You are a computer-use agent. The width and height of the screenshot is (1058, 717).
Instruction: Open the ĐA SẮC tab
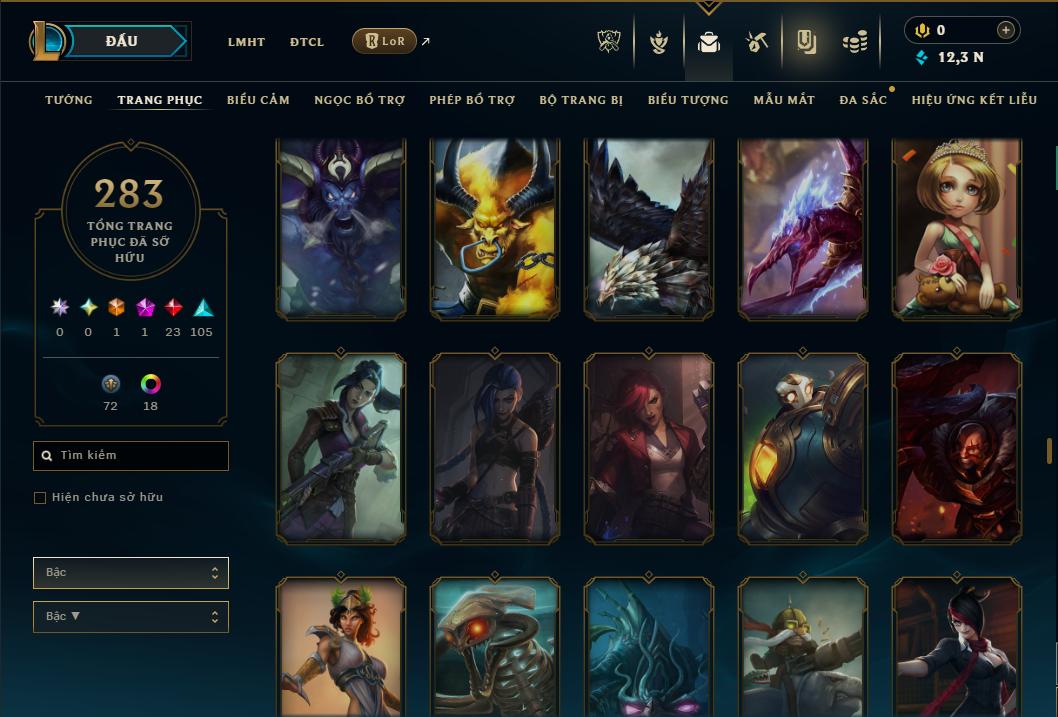(x=863, y=100)
